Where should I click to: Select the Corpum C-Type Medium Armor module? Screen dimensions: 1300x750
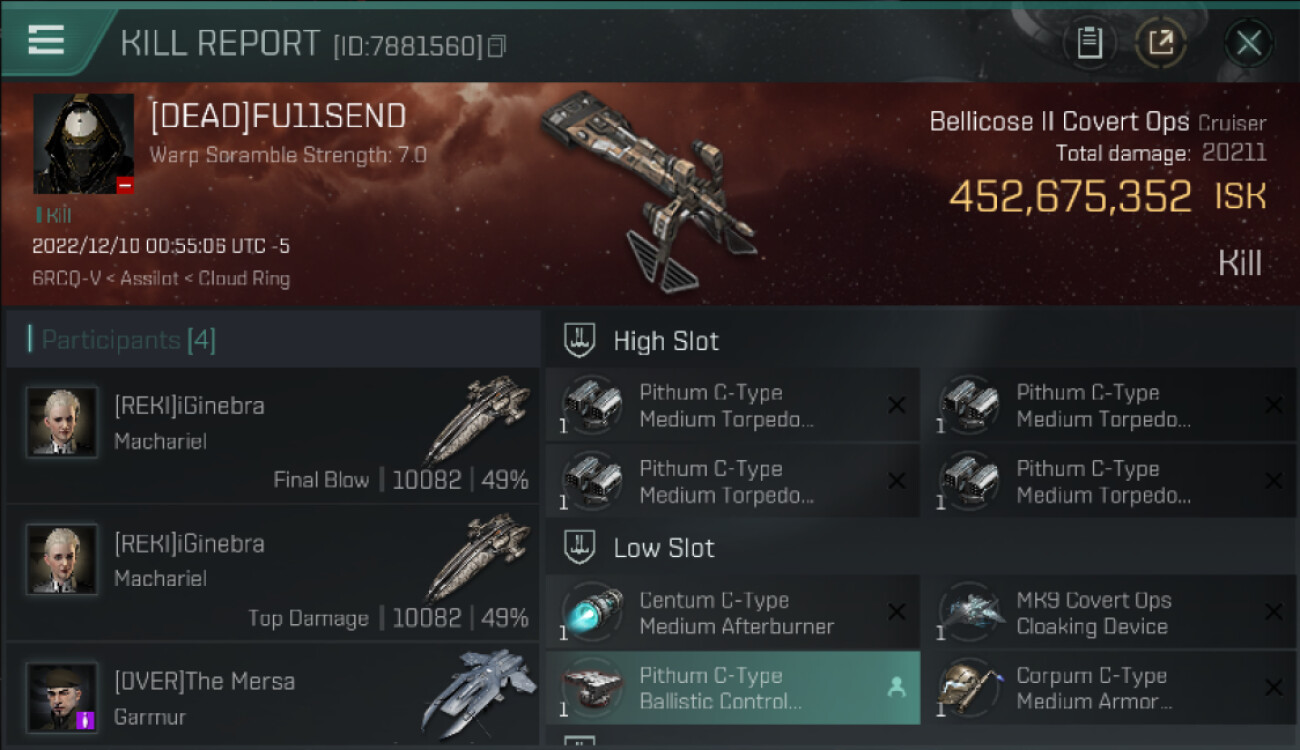[x=1108, y=688]
